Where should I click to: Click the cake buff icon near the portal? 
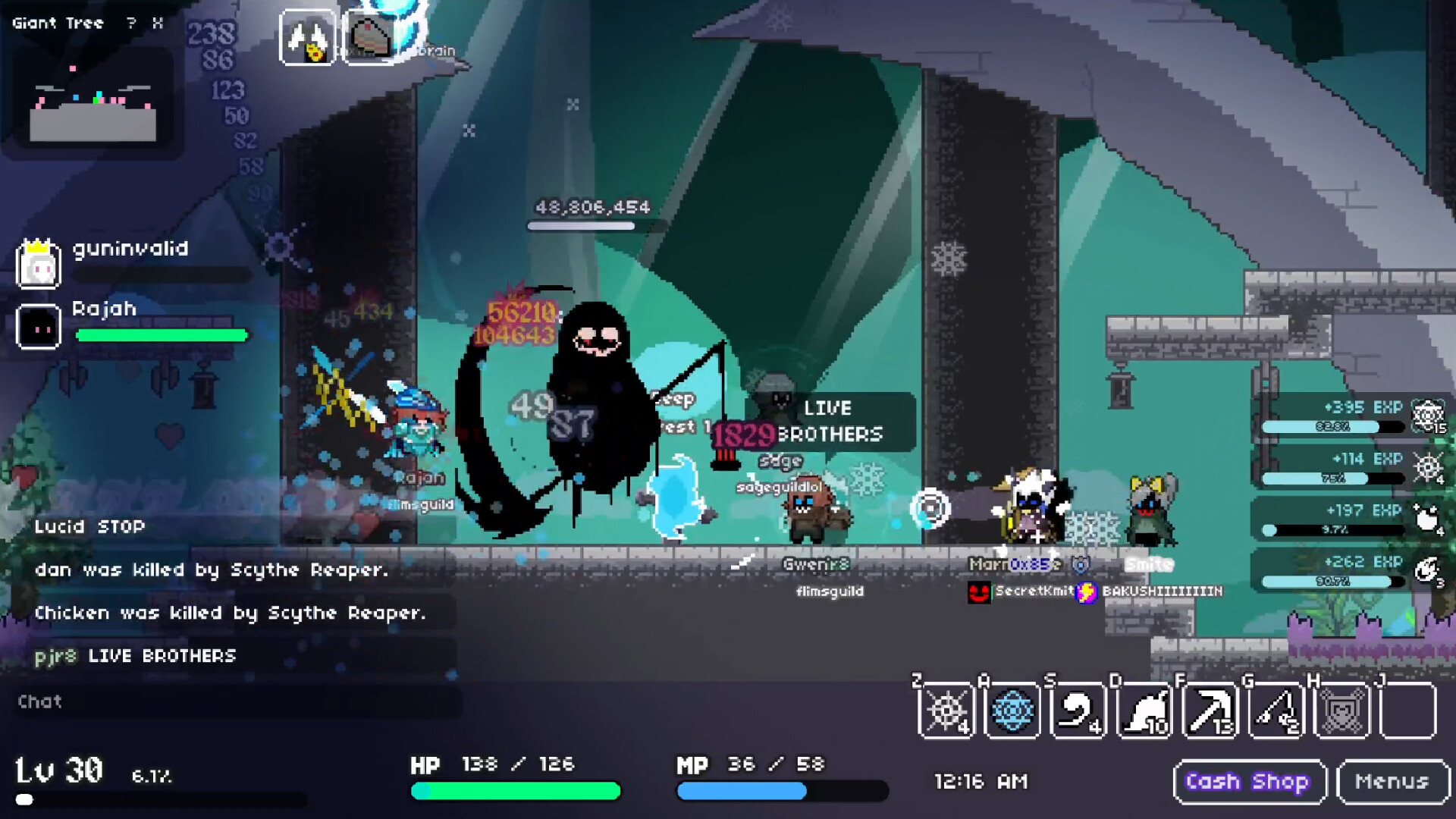pyautogui.click(x=372, y=34)
